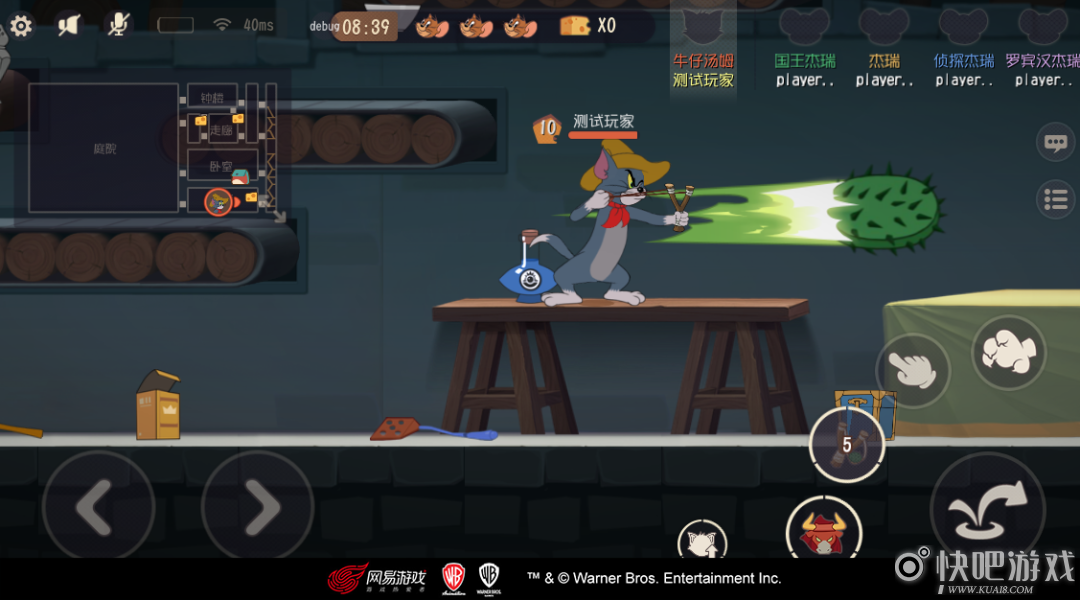The image size is (1080, 600).
Task: Tap the jump arrow button
Action: pyautogui.click(x=986, y=506)
